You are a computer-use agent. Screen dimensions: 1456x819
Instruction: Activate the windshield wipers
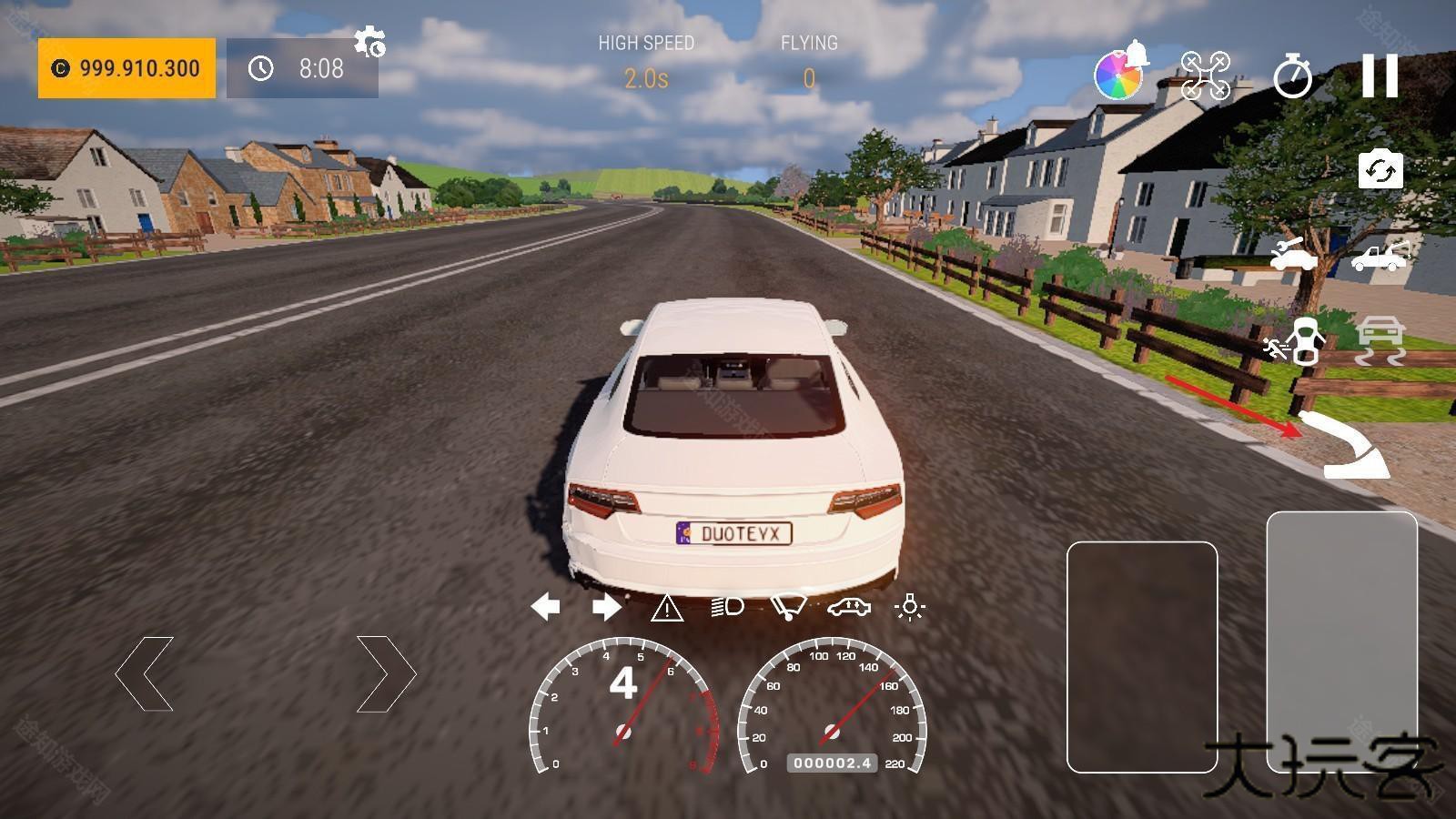[788, 606]
